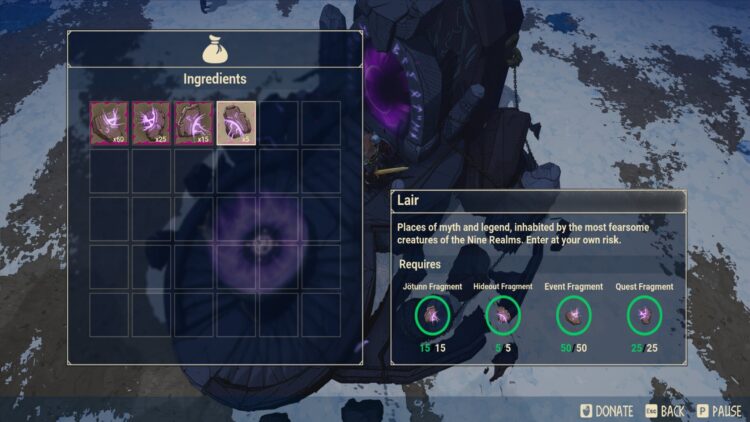Click the Quest Fragment requirement icon
The width and height of the screenshot is (750, 422).
click(x=644, y=316)
